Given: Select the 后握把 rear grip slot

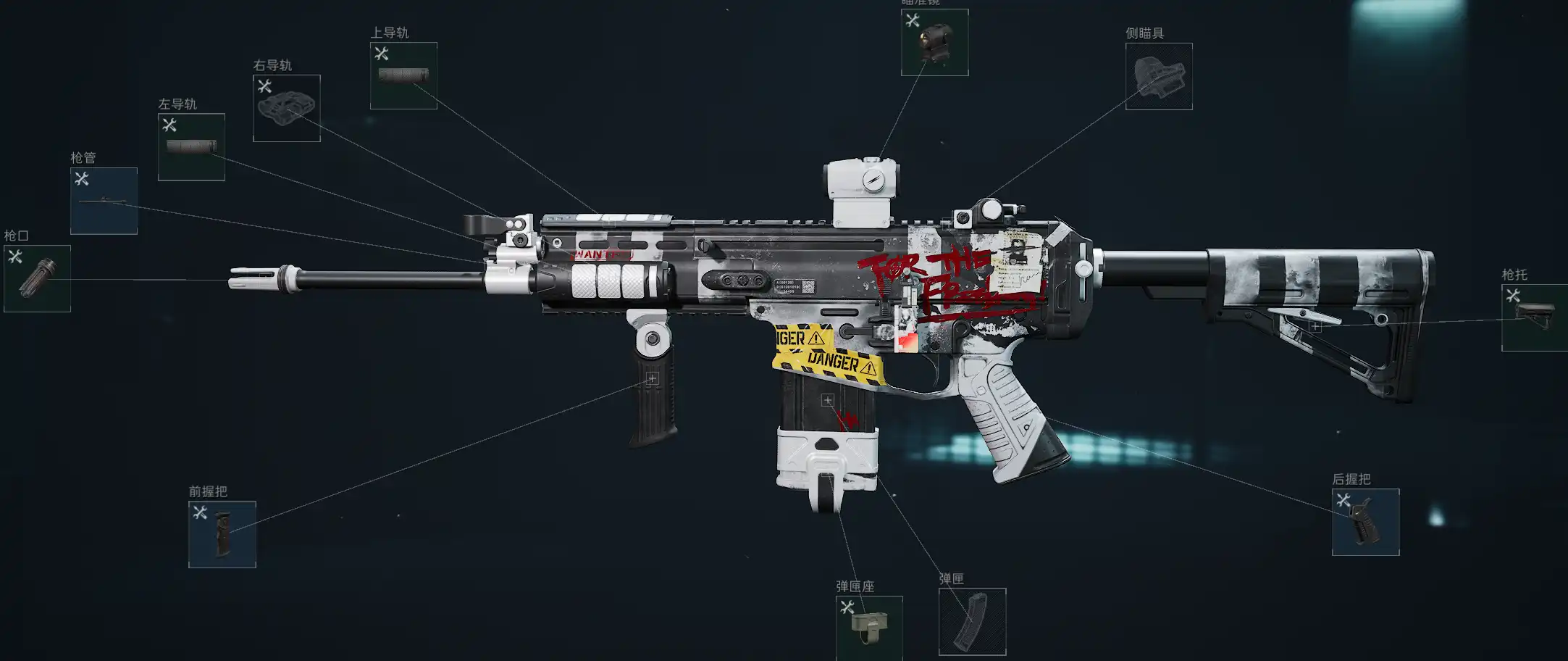Looking at the screenshot, I should click(1365, 522).
